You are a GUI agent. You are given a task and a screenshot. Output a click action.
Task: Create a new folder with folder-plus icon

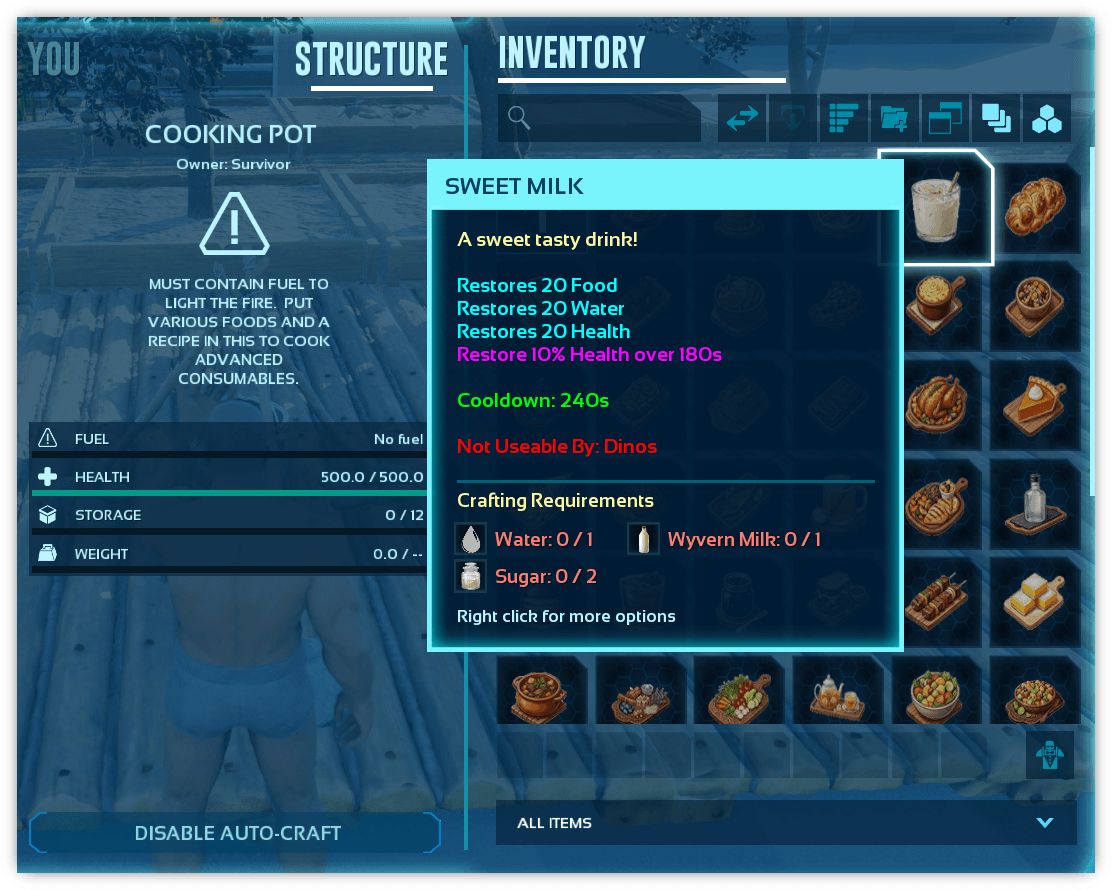coord(894,119)
